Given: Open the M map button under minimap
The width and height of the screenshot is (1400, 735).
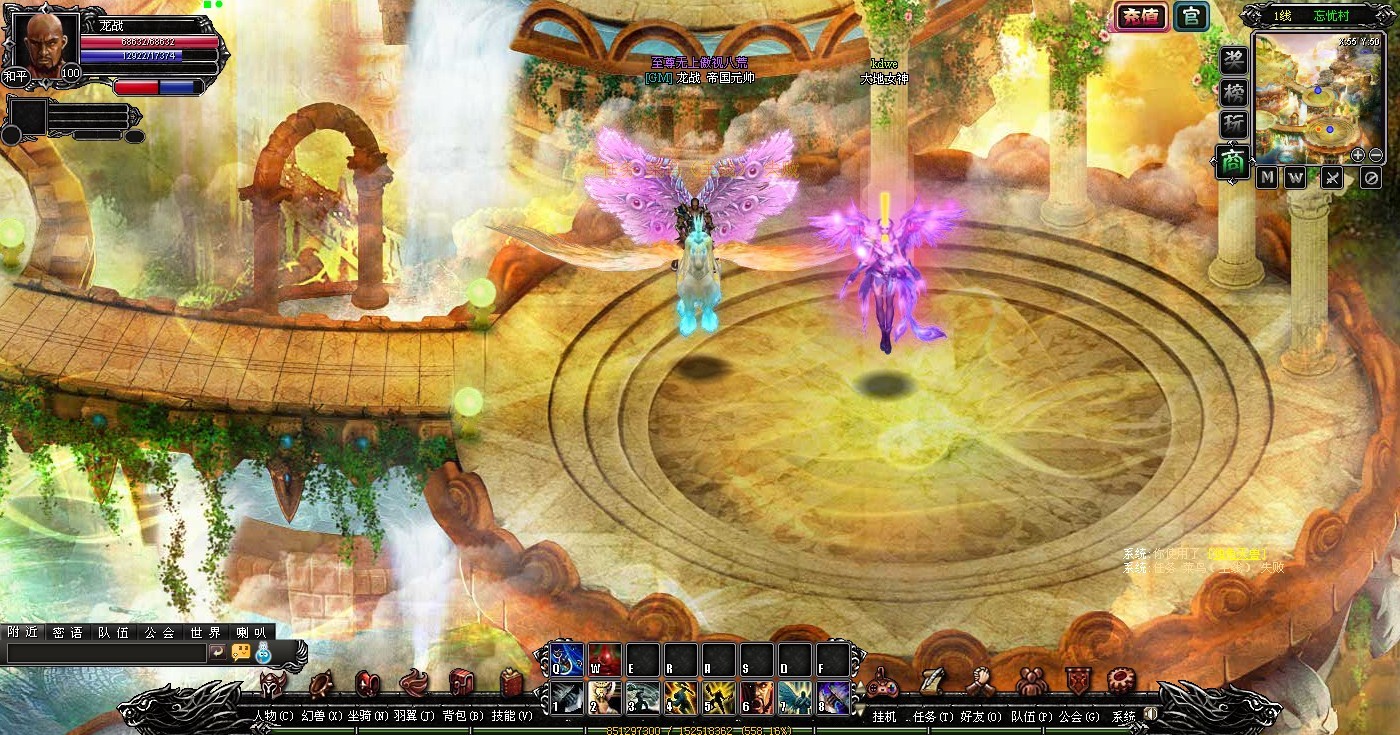Looking at the screenshot, I should pyautogui.click(x=1267, y=178).
